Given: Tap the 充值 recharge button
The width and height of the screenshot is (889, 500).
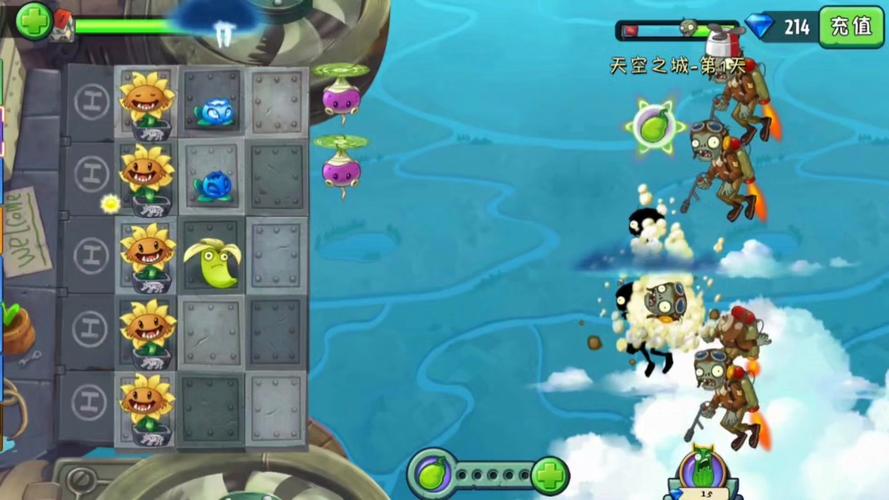Looking at the screenshot, I should [x=851, y=26].
